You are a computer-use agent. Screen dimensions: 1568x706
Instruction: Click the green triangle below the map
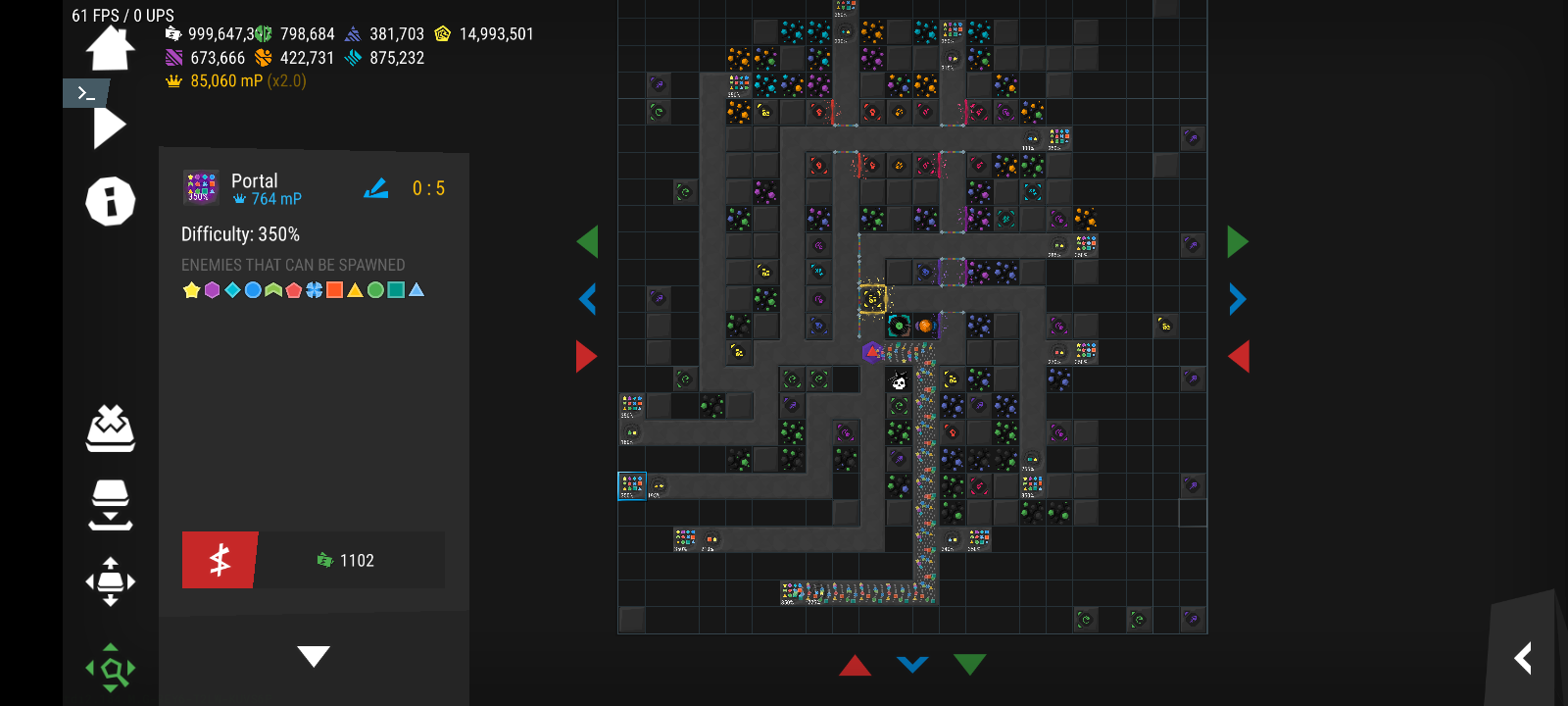click(969, 665)
